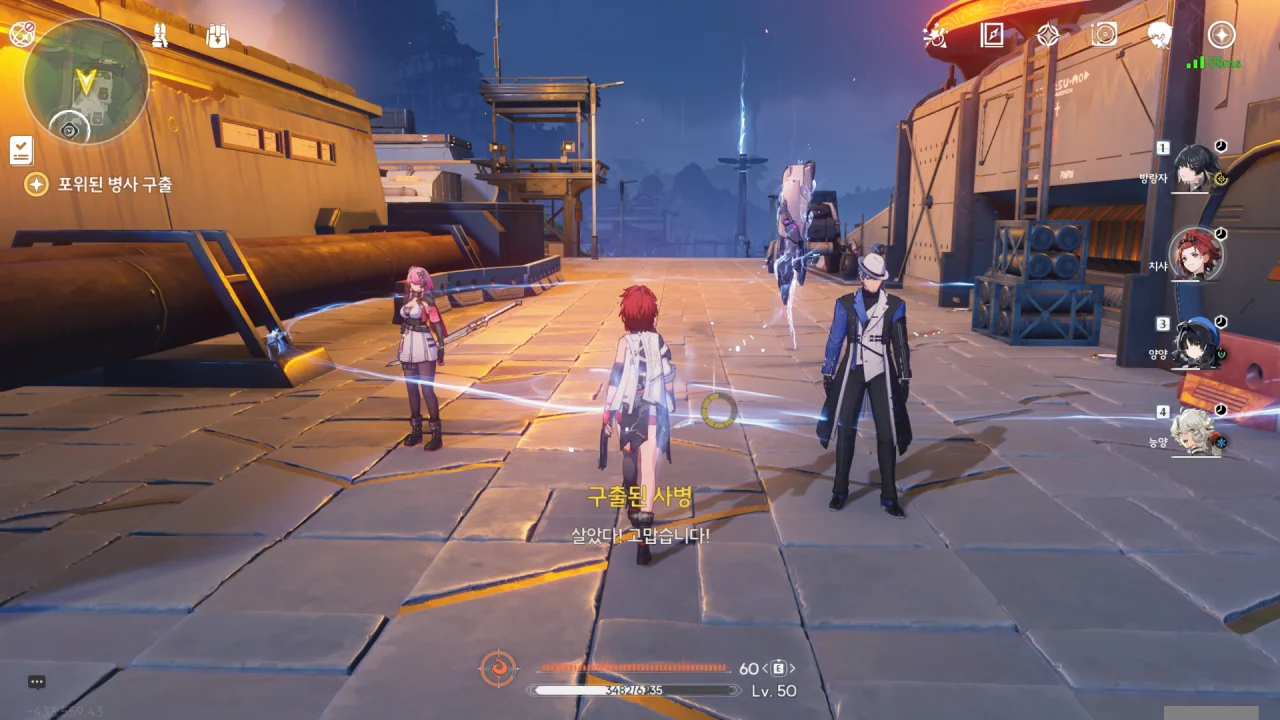Click the twin-rocket icon near the minimap

coord(160,36)
